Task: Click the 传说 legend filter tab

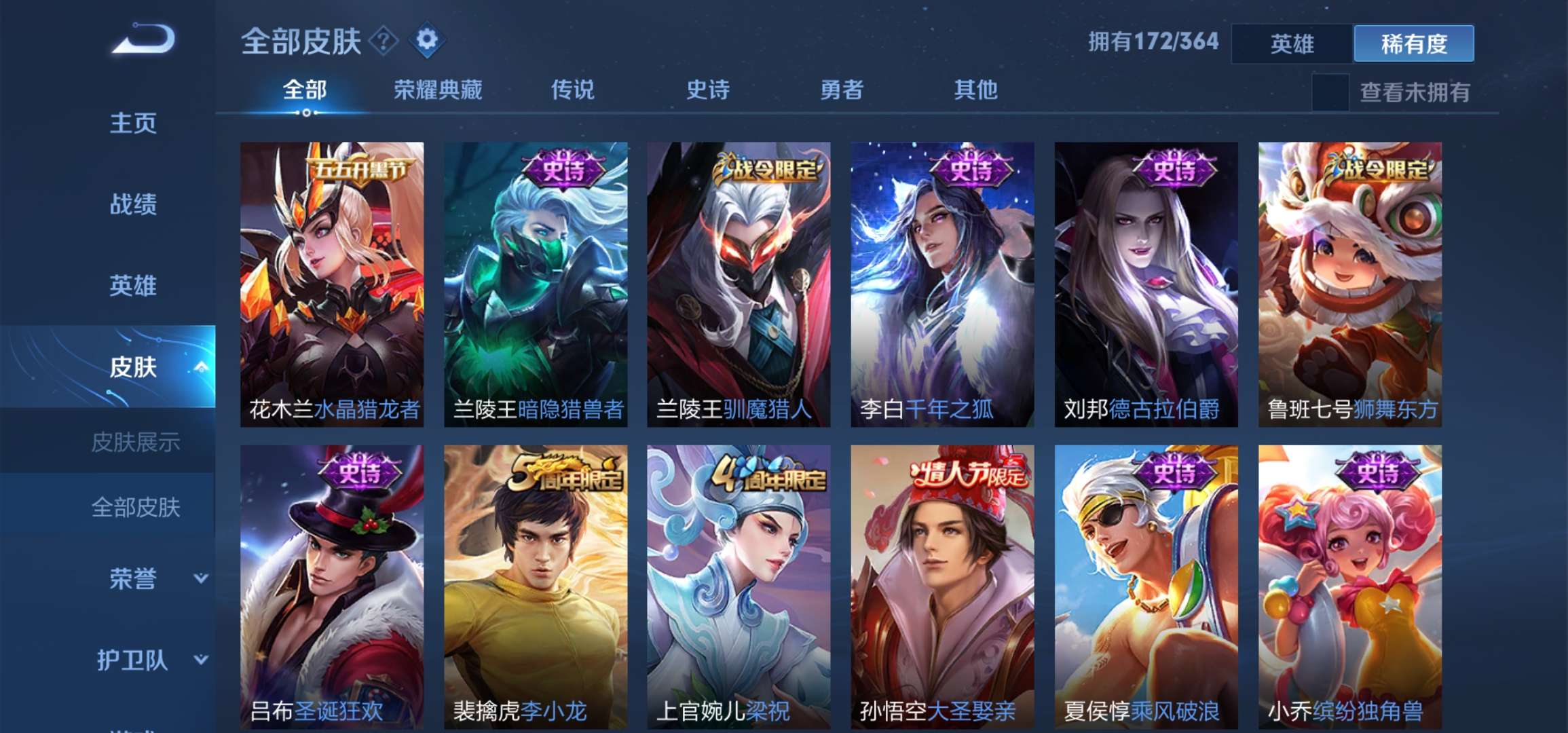Action: coord(572,91)
